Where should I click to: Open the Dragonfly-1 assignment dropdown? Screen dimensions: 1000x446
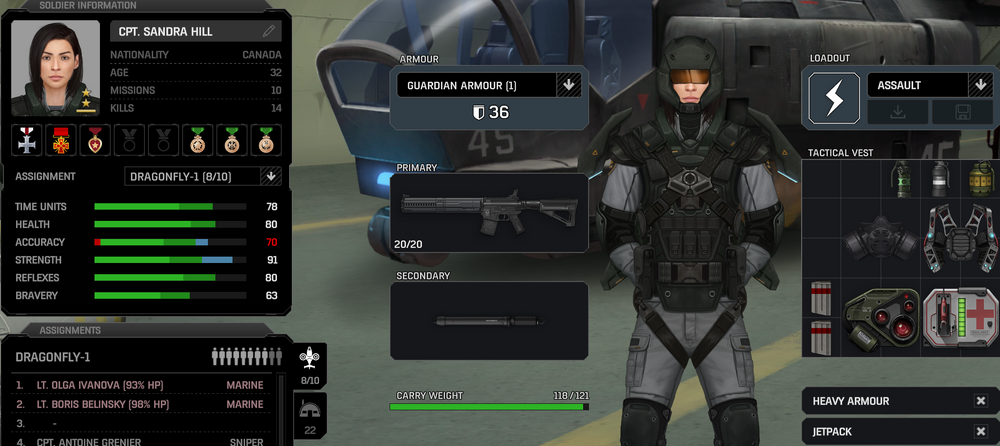click(269, 176)
